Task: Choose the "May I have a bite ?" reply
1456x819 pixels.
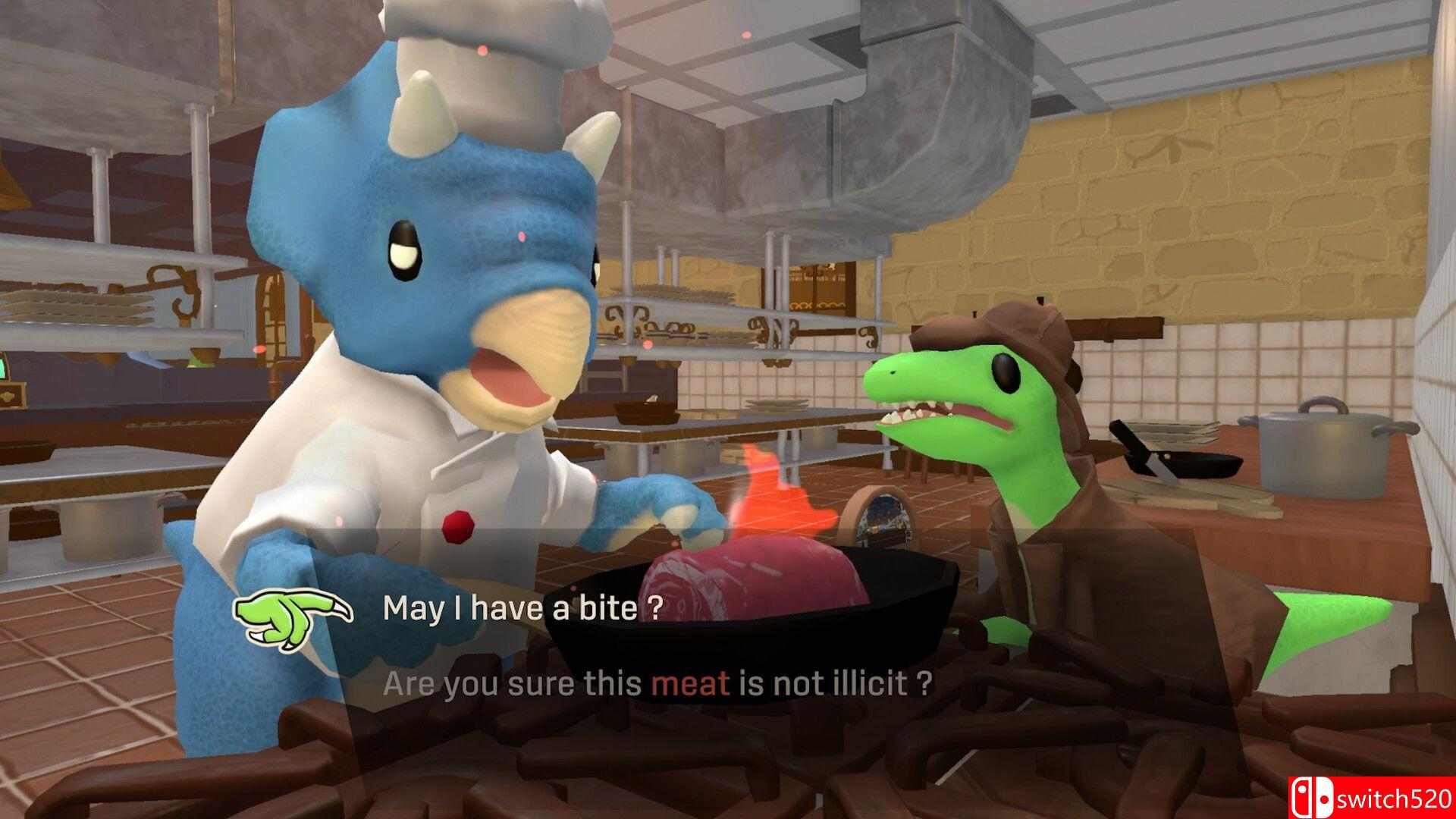Action: [522, 608]
